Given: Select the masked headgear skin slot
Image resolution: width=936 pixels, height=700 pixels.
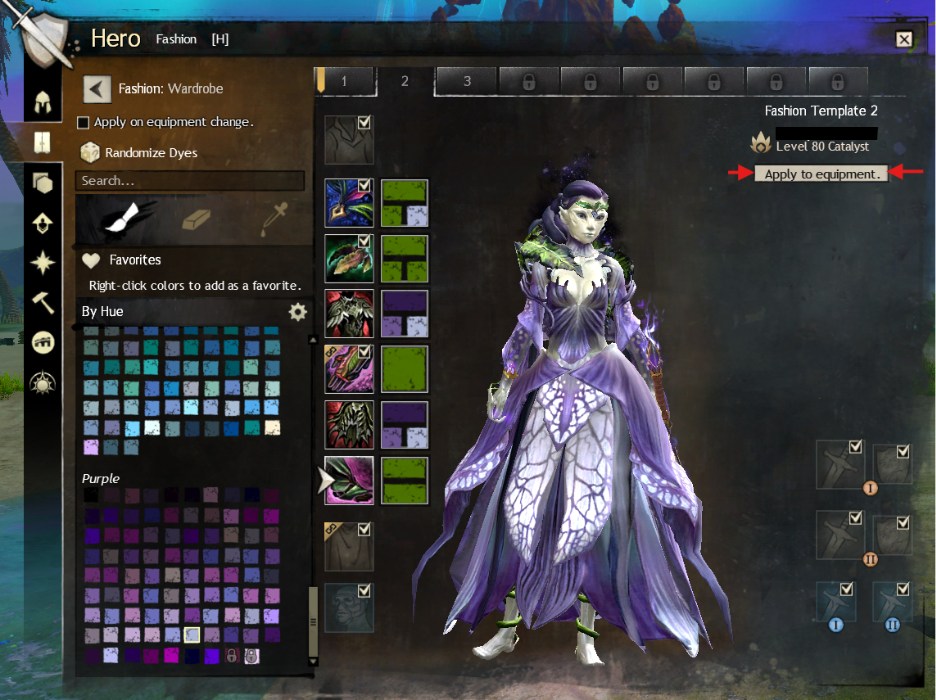Looking at the screenshot, I should click(349, 203).
